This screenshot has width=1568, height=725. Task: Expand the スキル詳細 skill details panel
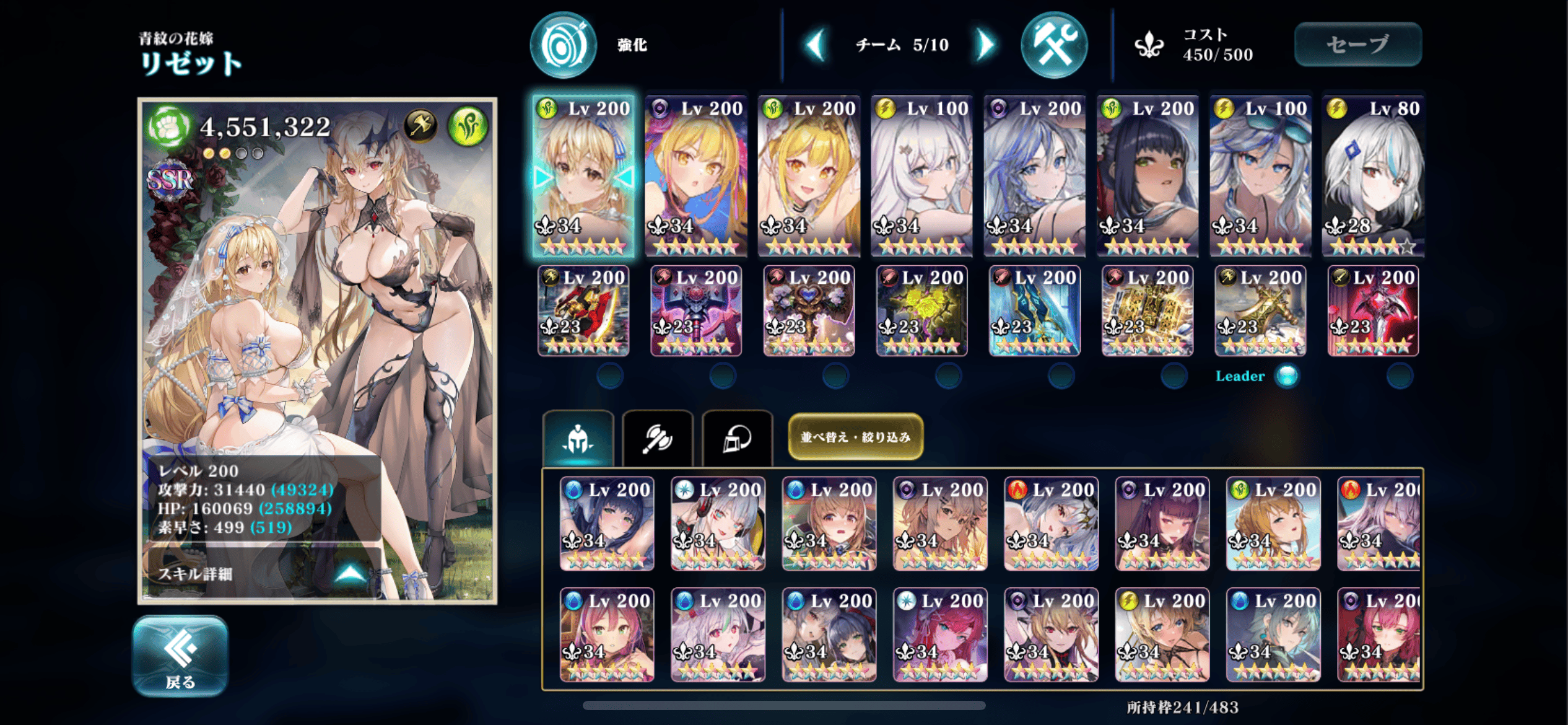coord(263,574)
